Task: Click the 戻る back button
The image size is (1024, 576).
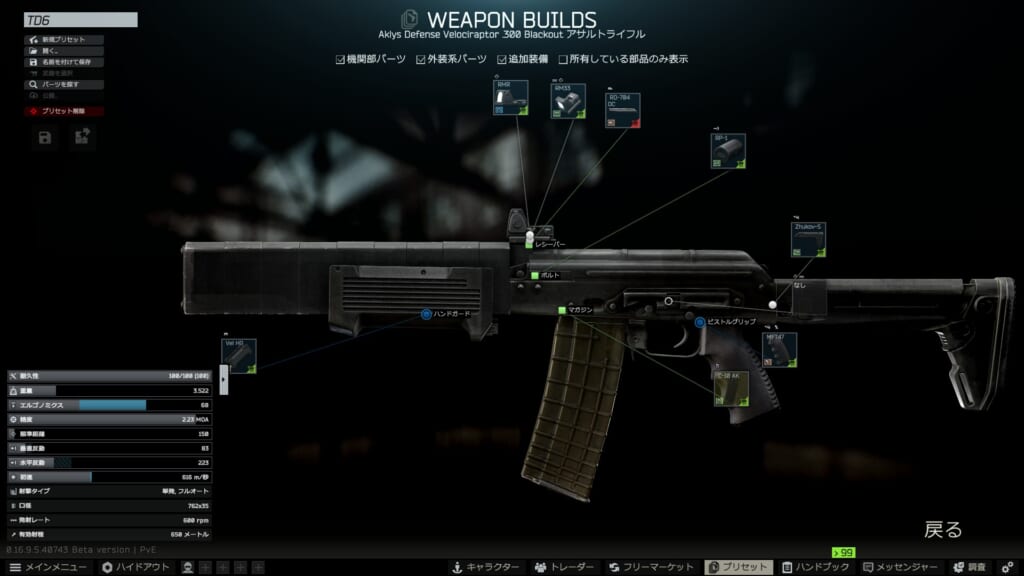Action: pos(942,529)
